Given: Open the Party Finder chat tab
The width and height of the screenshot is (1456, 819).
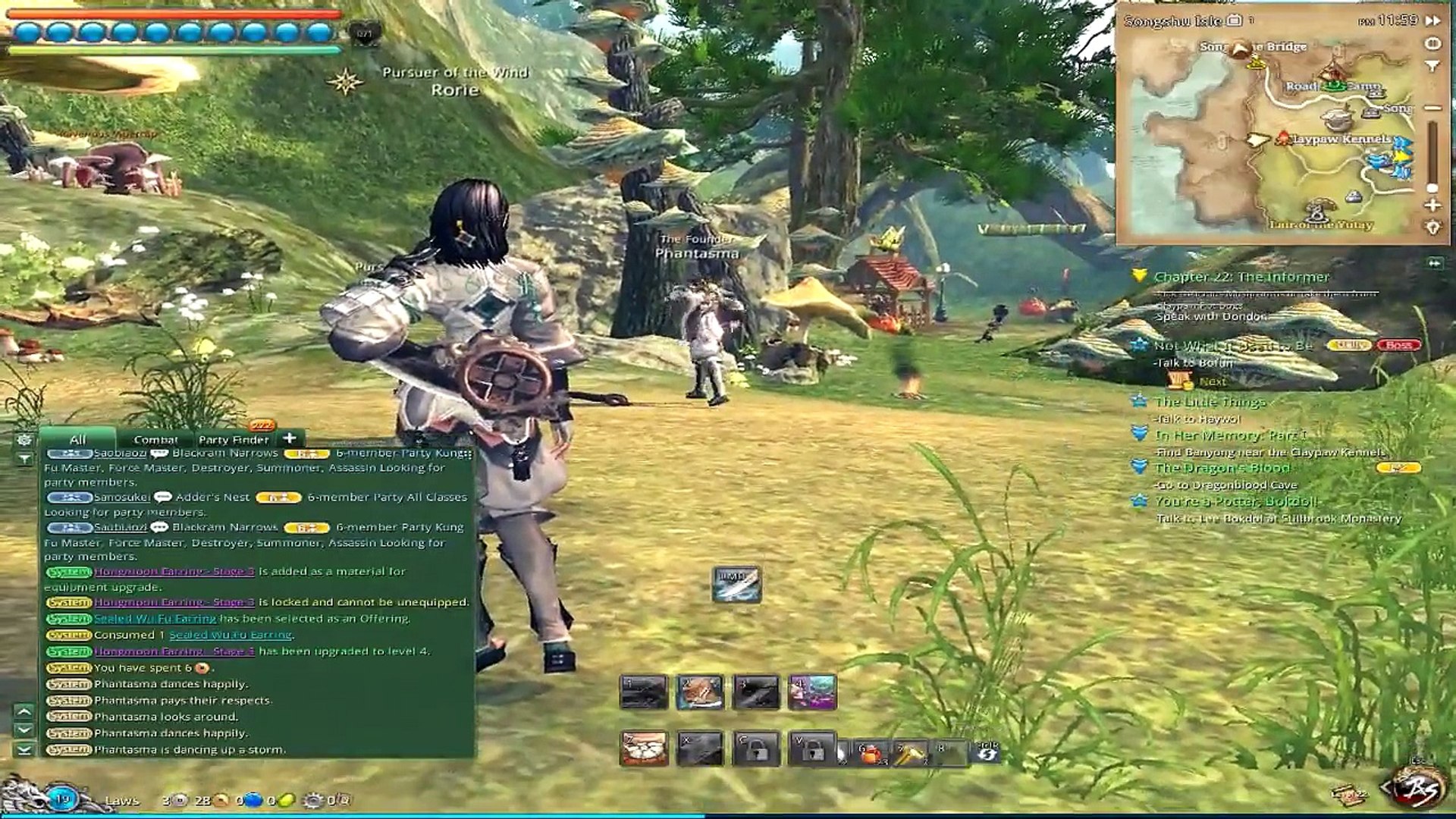Looking at the screenshot, I should pos(234,440).
